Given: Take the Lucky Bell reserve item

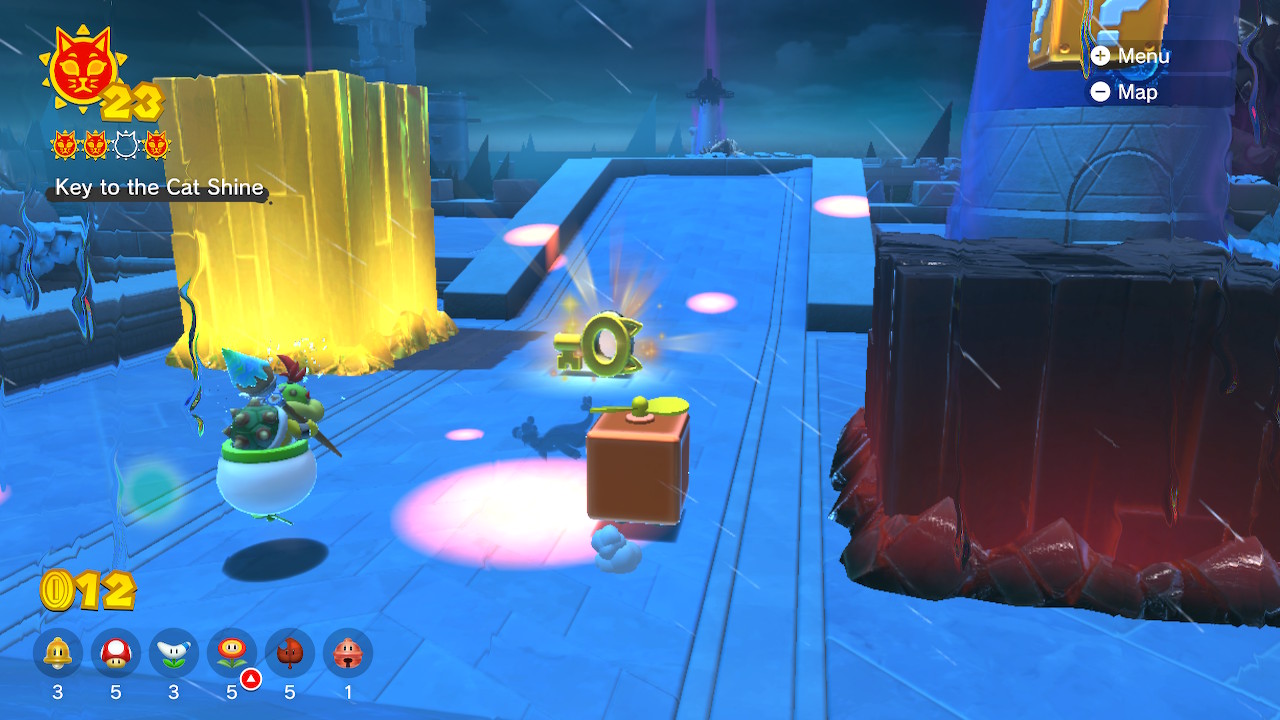Looking at the screenshot, I should [x=348, y=654].
